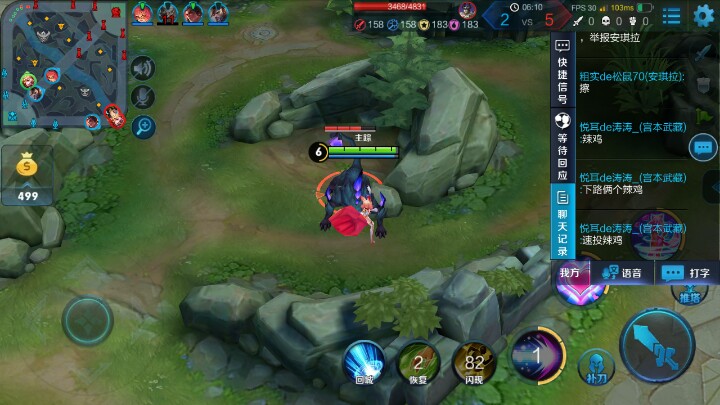720x405 pixels.
Task: Tap the 补刀 last-hit button
Action: (597, 366)
